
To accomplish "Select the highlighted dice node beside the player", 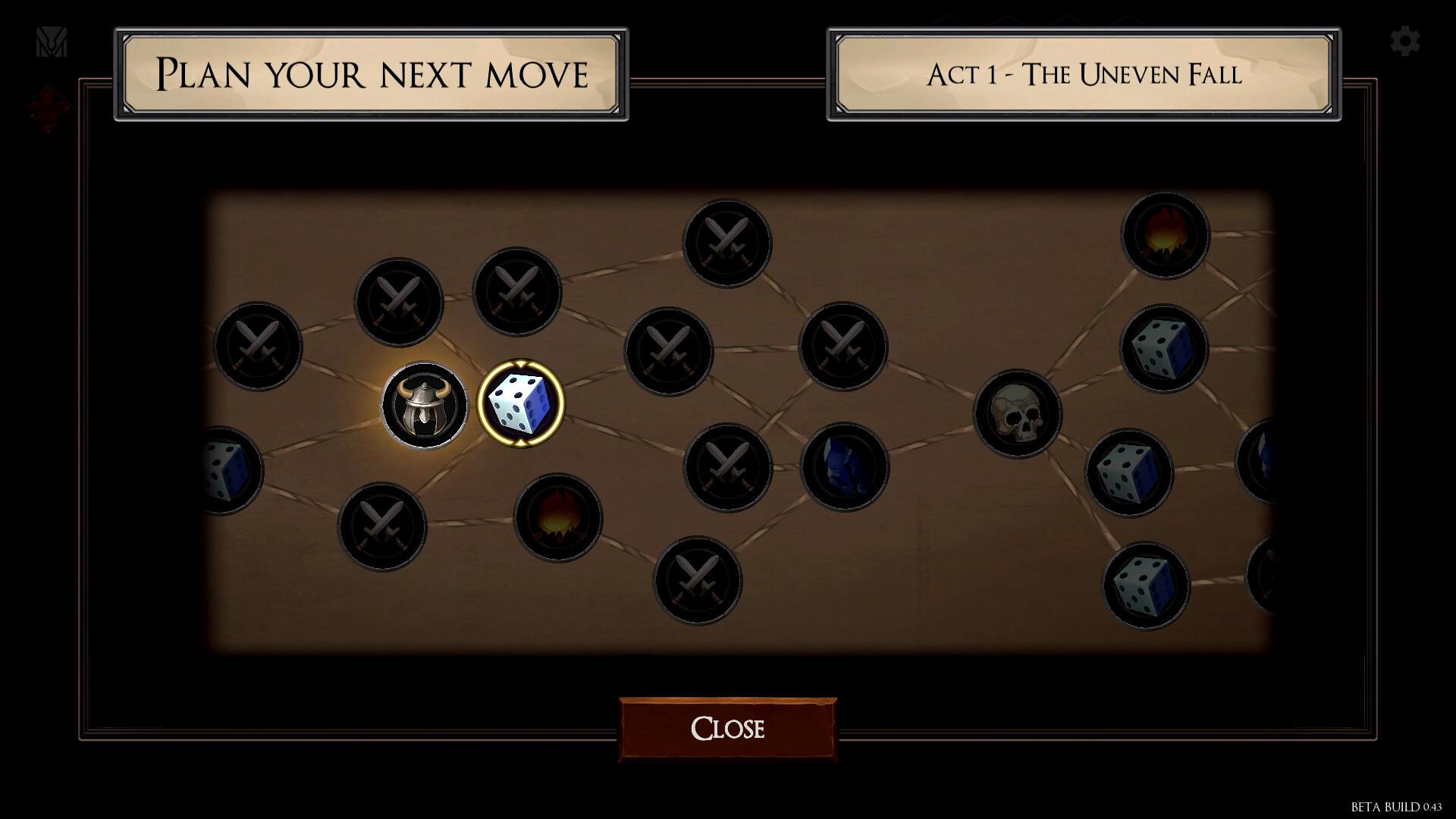I will point(520,403).
